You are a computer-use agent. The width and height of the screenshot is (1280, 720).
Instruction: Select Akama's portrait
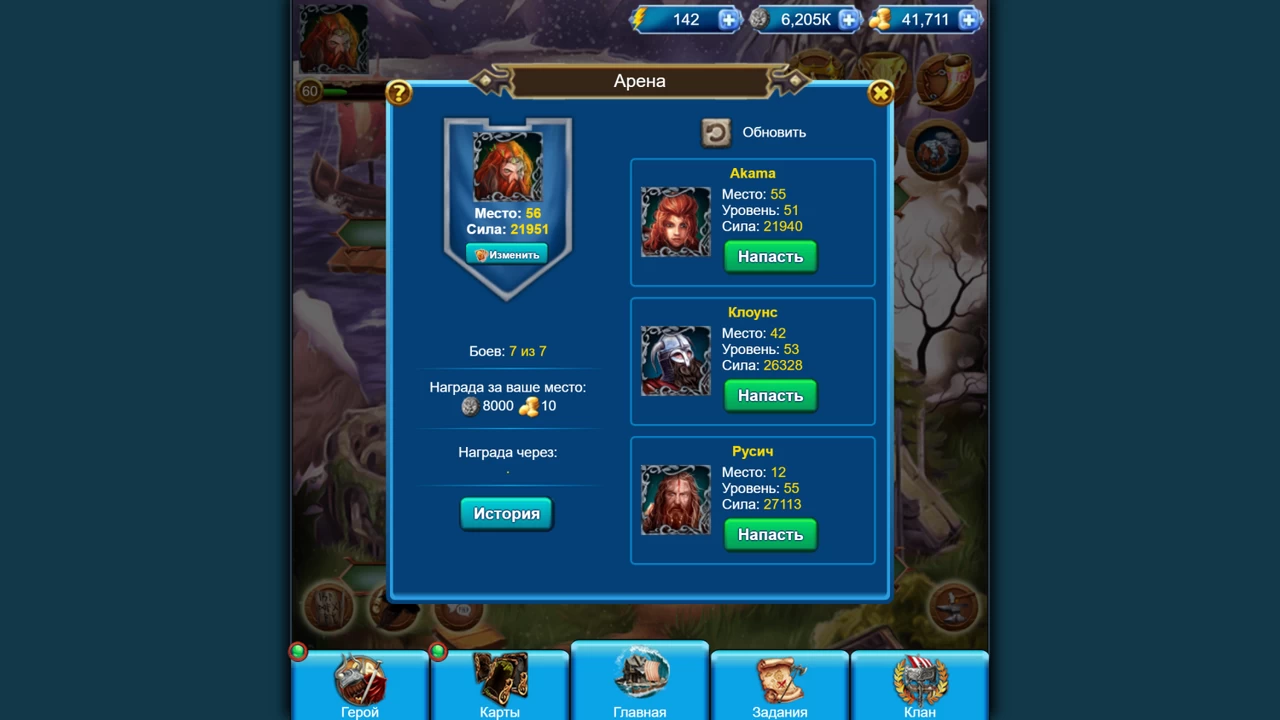click(676, 221)
